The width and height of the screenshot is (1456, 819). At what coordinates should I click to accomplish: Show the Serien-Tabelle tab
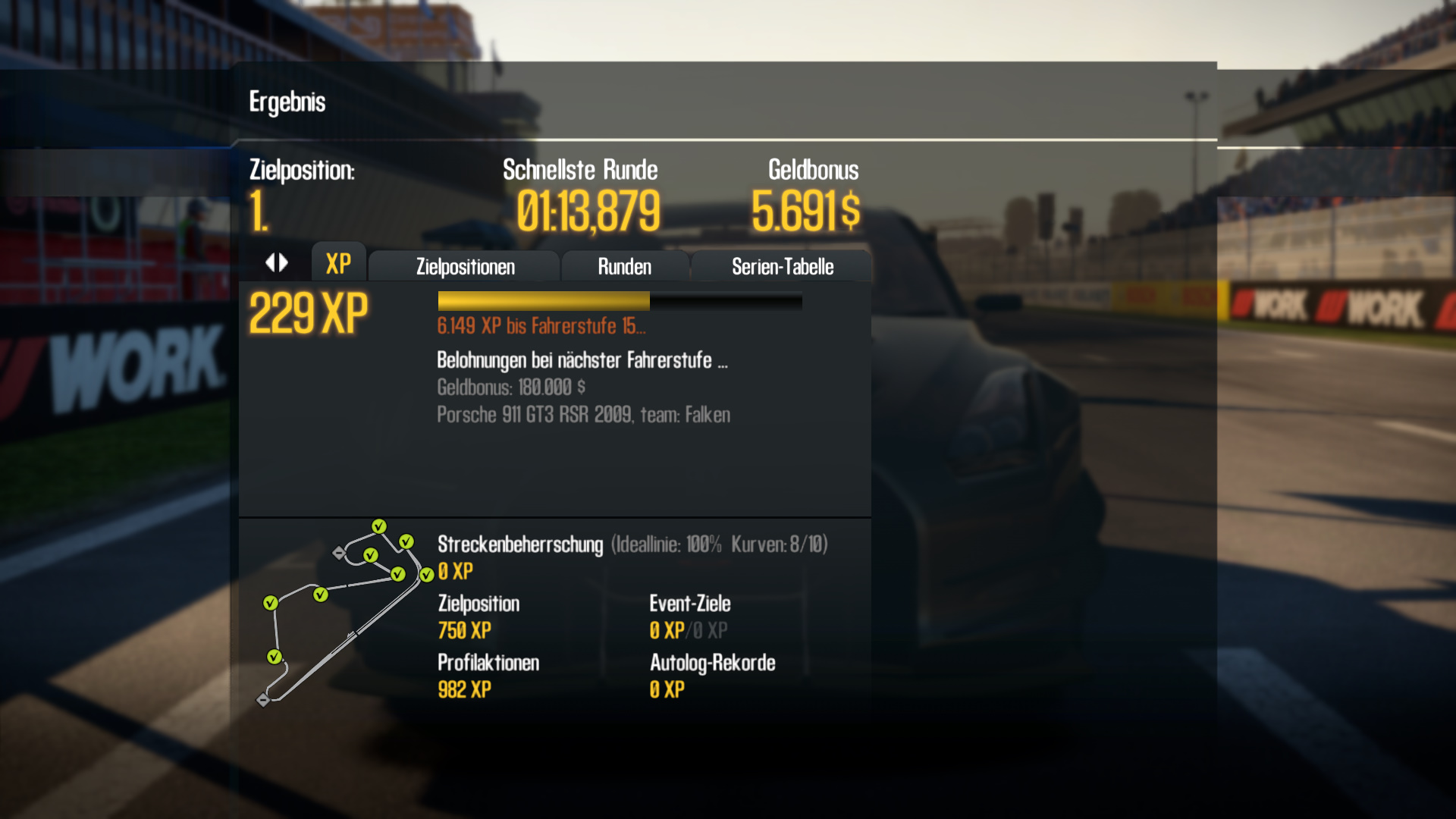pos(782,267)
